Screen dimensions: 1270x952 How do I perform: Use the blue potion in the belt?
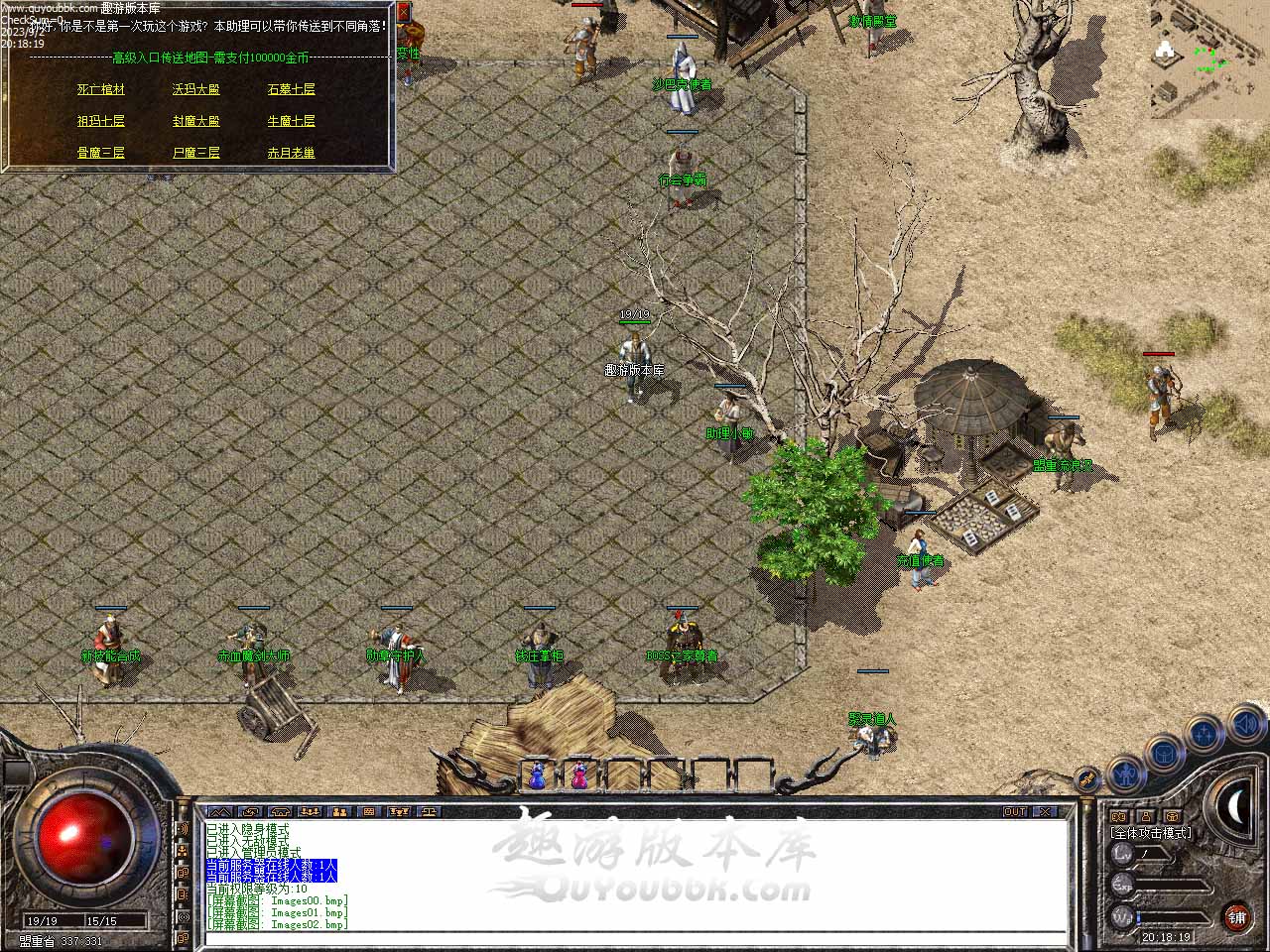[537, 775]
